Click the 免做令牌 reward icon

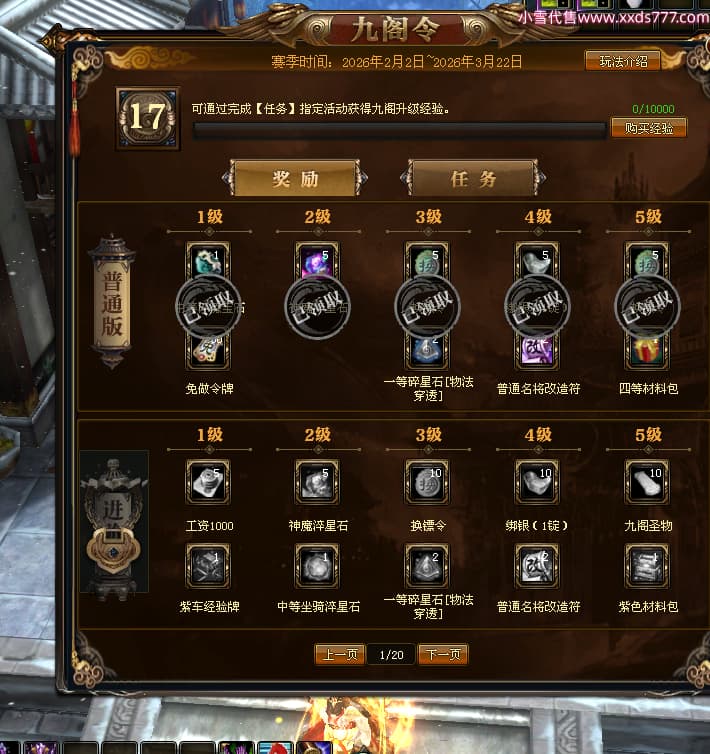[208, 348]
